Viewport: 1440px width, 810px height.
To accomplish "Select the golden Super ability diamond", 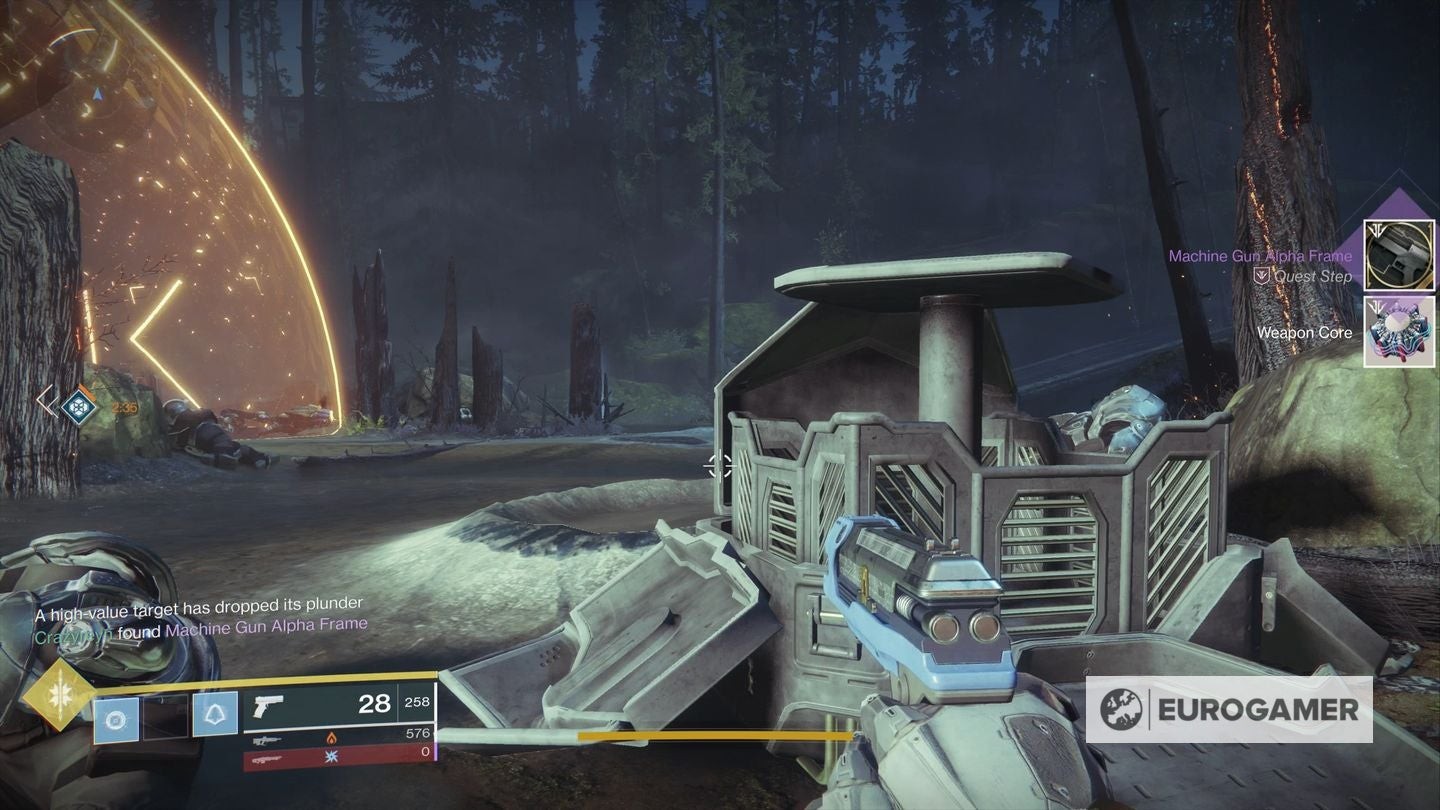I will coord(59,693).
